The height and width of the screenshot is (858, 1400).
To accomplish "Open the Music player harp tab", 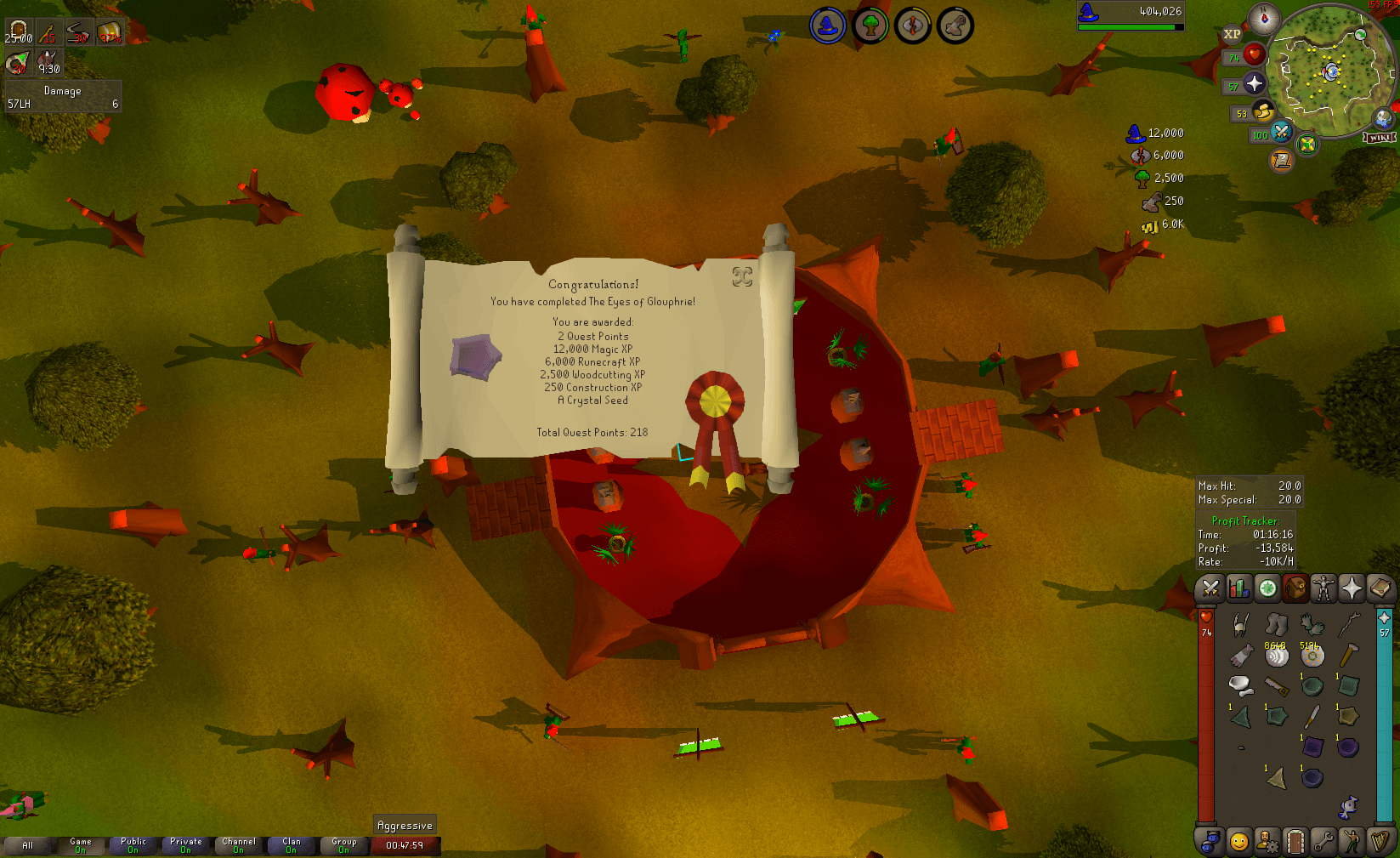I will coord(1380,843).
